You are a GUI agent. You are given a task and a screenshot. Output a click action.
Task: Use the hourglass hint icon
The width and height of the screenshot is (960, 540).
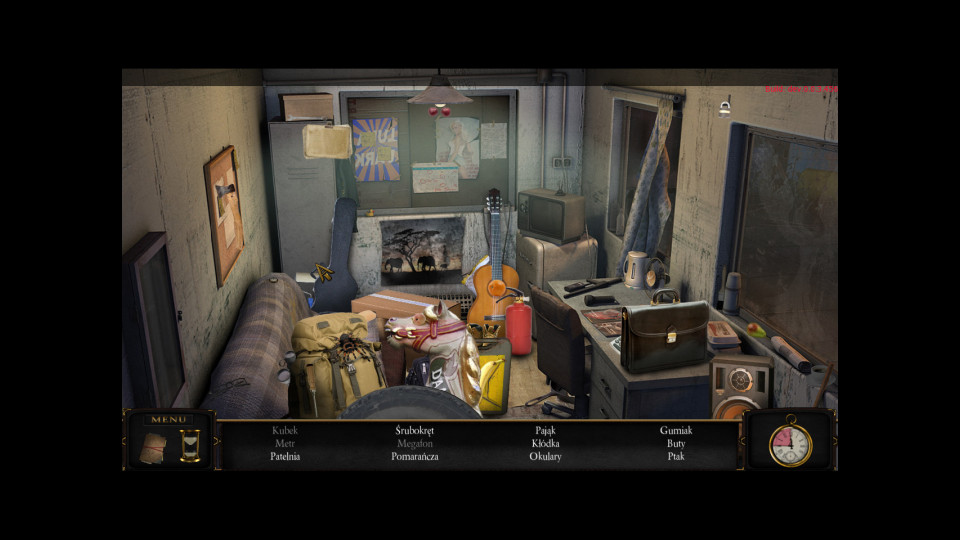(189, 445)
